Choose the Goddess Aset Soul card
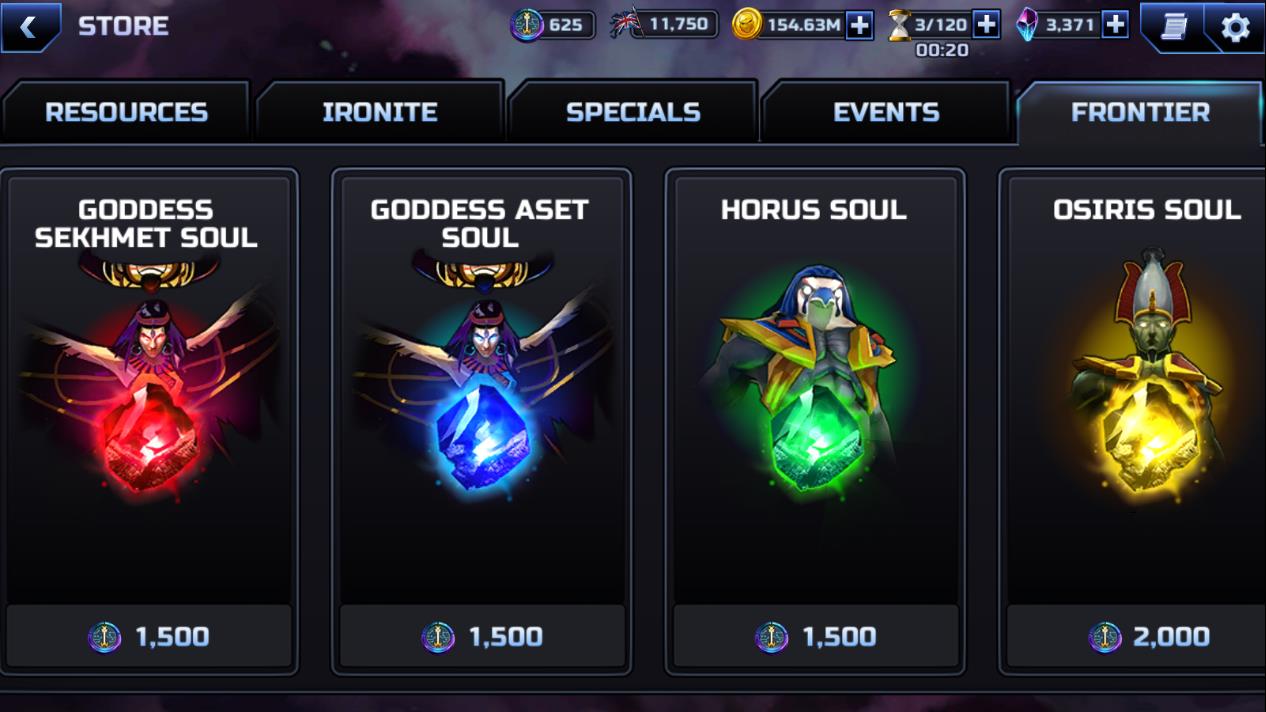 click(481, 390)
